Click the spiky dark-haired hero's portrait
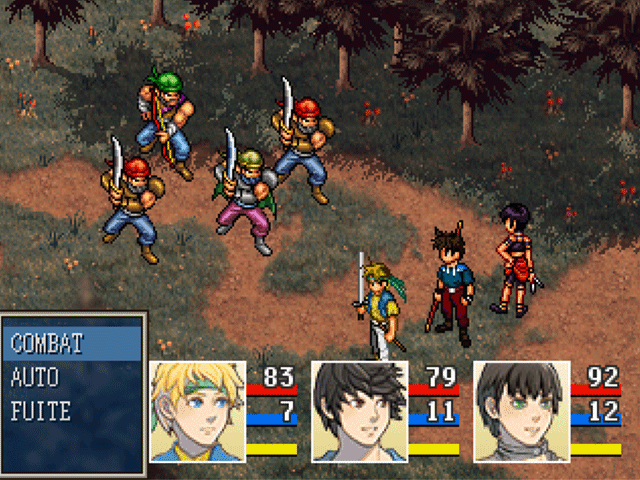 360,412
